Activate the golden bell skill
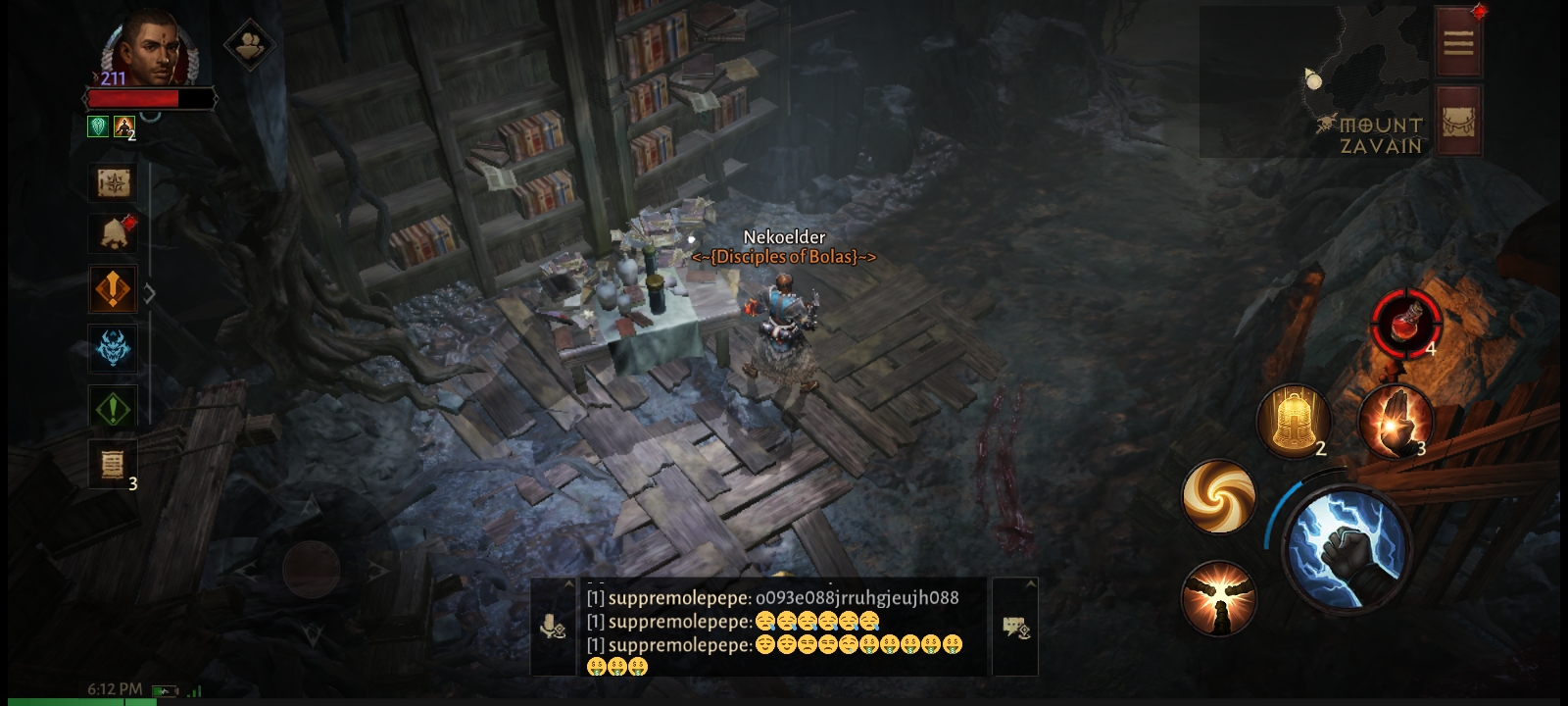Viewport: 1568px width, 706px height. click(x=1293, y=421)
